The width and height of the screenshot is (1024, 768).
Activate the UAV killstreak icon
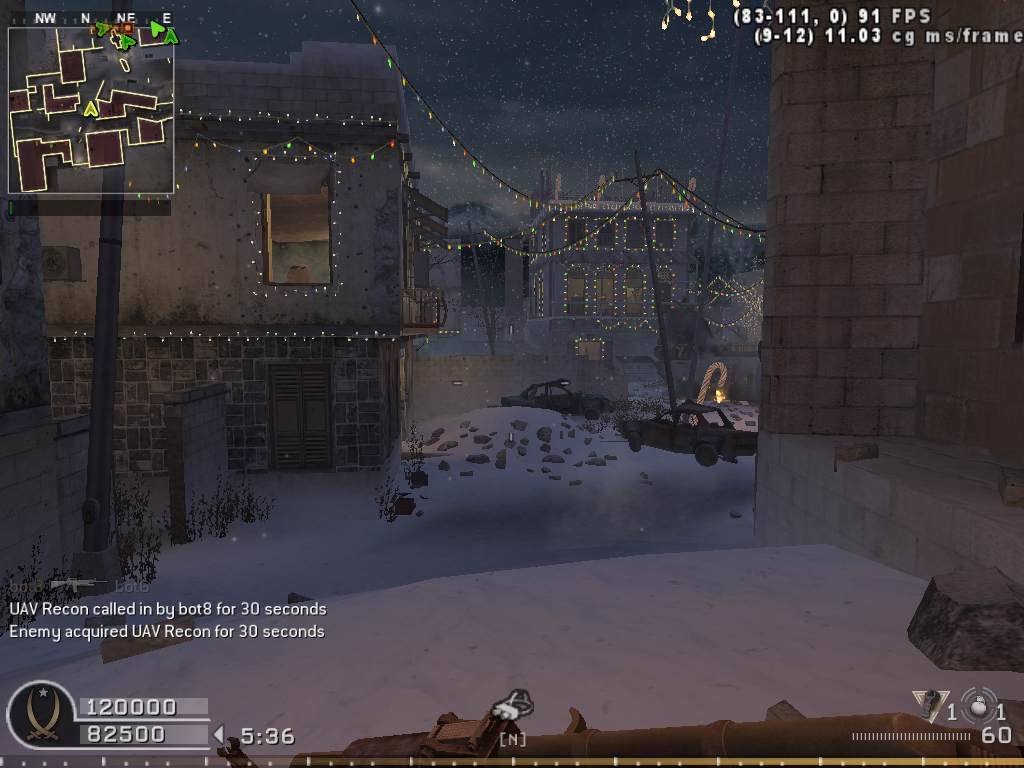point(513,707)
